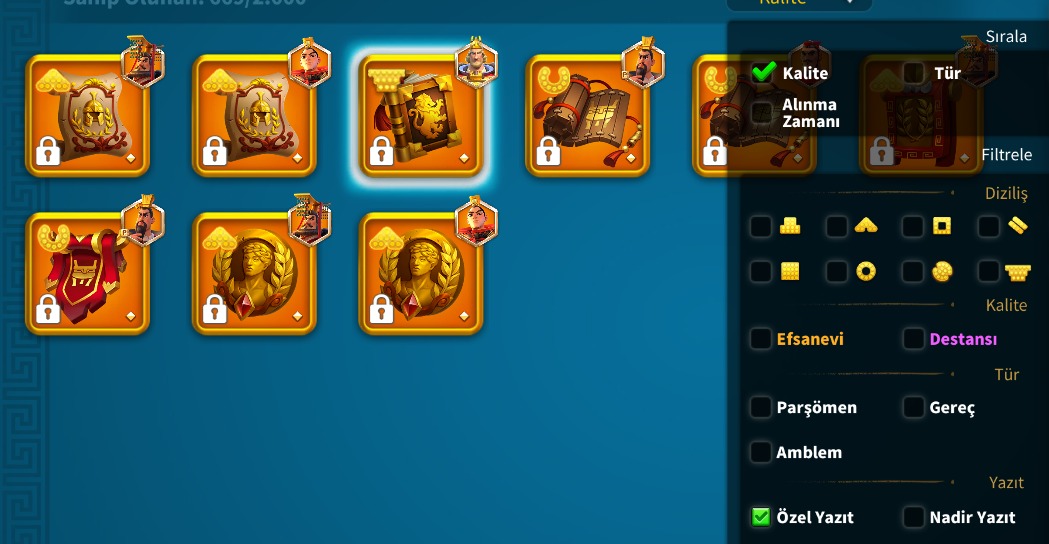
Task: Enable the Gereç type filter
Action: 913,407
